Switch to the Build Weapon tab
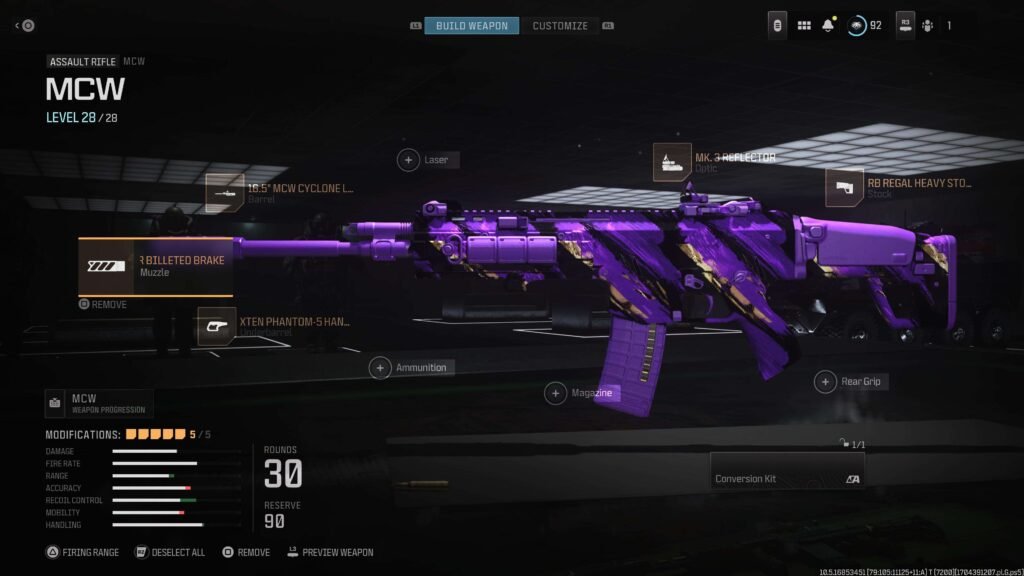Viewport: 1024px width, 576px height. click(471, 25)
